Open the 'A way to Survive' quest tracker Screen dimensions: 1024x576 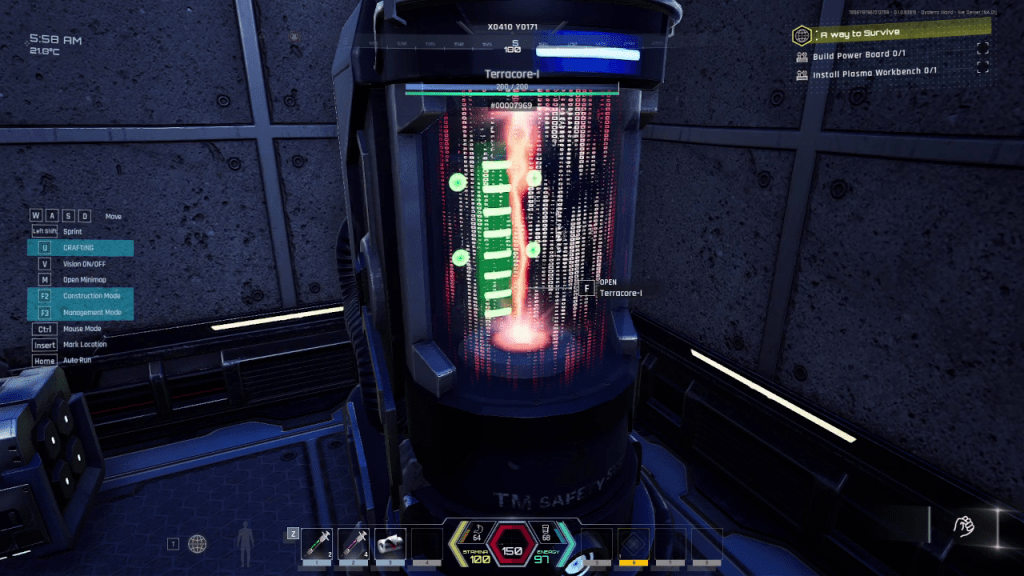(x=853, y=35)
